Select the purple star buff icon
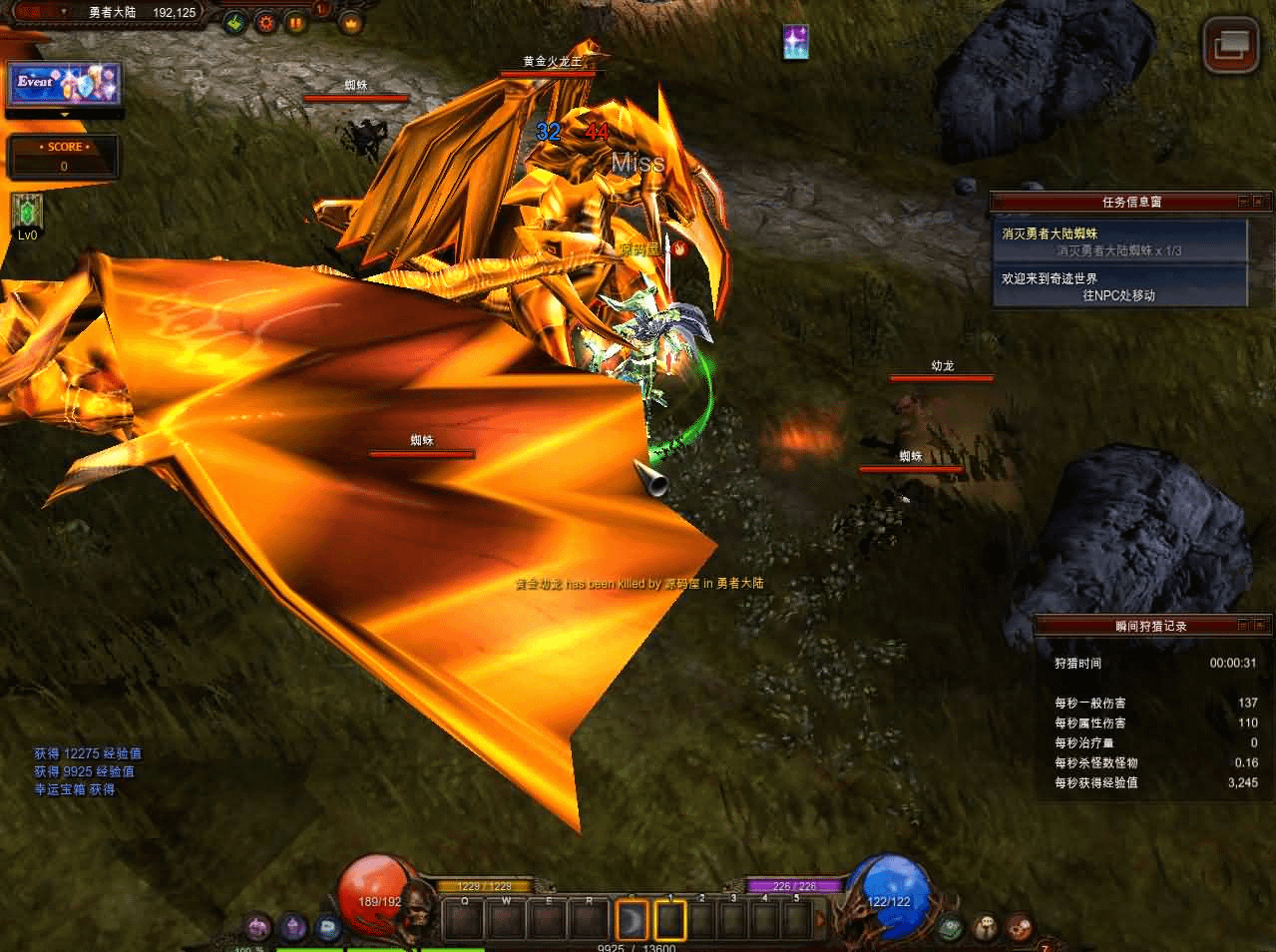1276x952 pixels. click(x=796, y=42)
